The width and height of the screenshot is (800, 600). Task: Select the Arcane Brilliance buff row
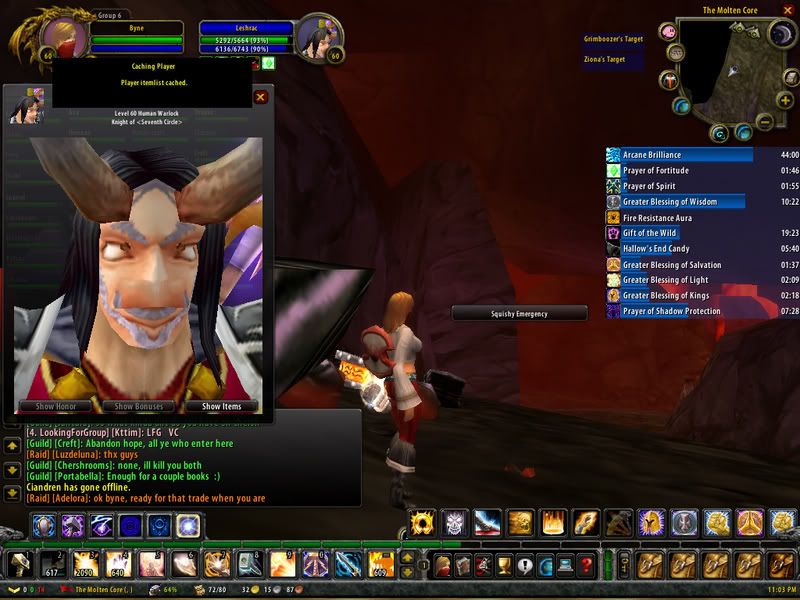680,155
